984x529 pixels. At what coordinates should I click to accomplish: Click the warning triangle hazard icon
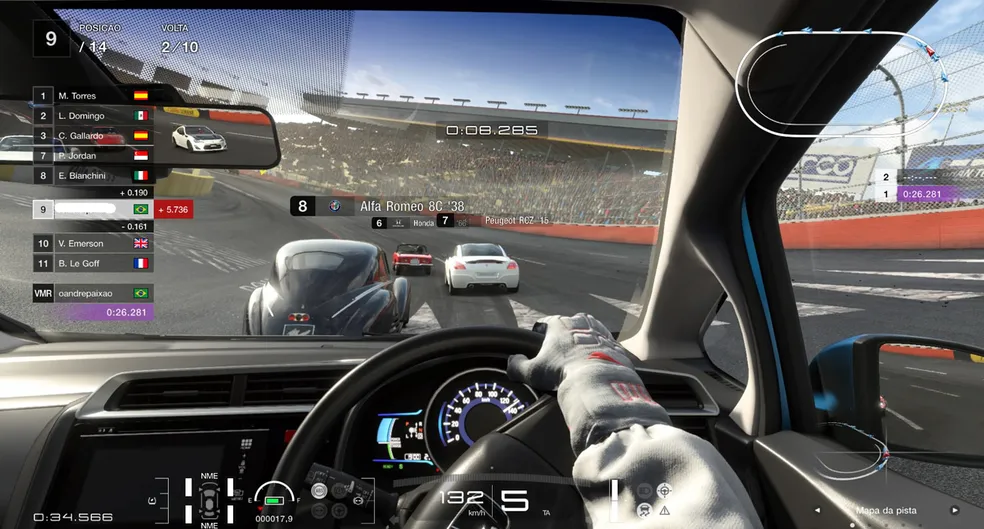[x=664, y=510]
